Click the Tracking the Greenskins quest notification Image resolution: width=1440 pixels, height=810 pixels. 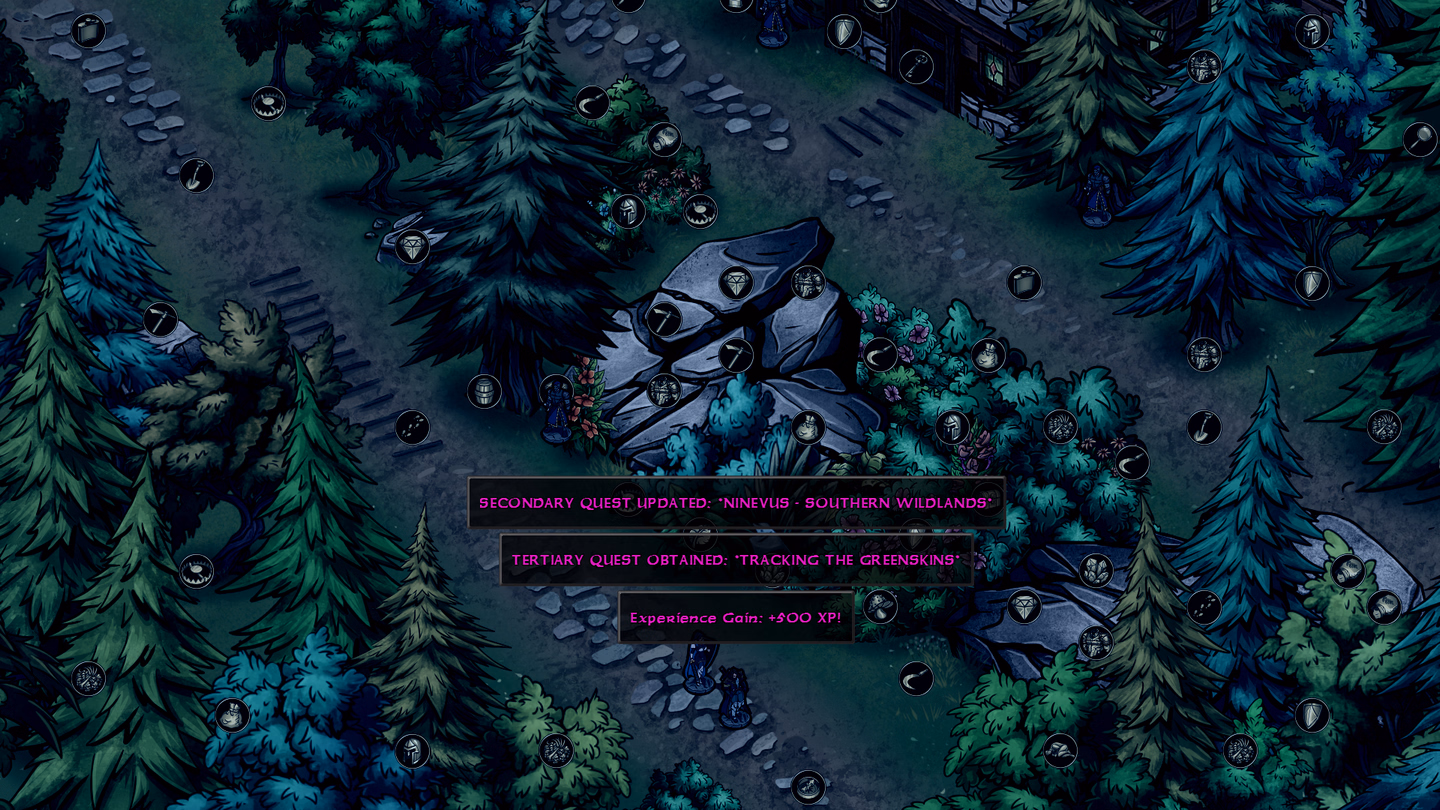(x=737, y=560)
